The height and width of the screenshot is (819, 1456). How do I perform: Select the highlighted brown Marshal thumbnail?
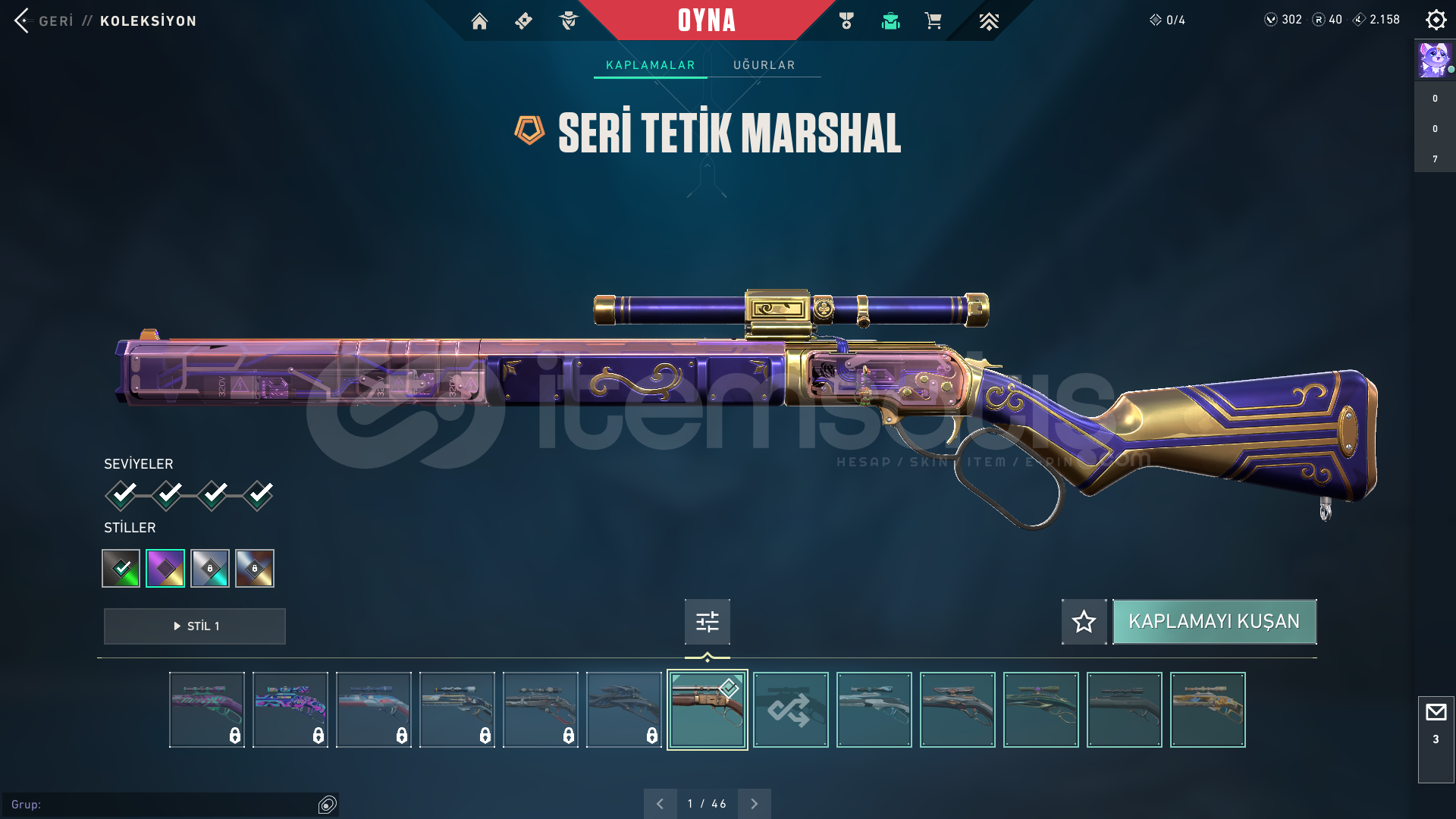click(707, 710)
